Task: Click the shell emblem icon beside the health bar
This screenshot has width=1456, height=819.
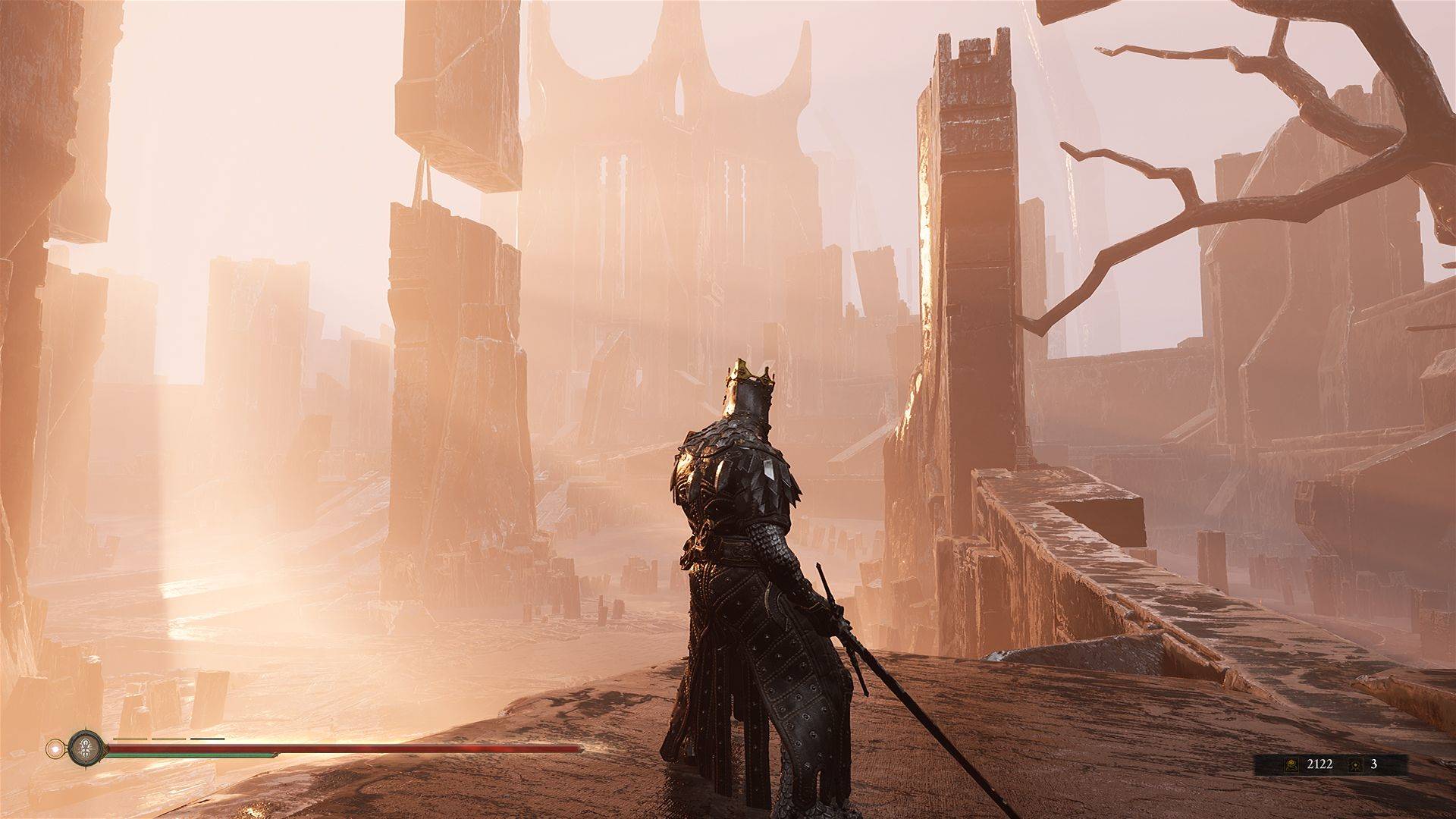Action: [82, 750]
